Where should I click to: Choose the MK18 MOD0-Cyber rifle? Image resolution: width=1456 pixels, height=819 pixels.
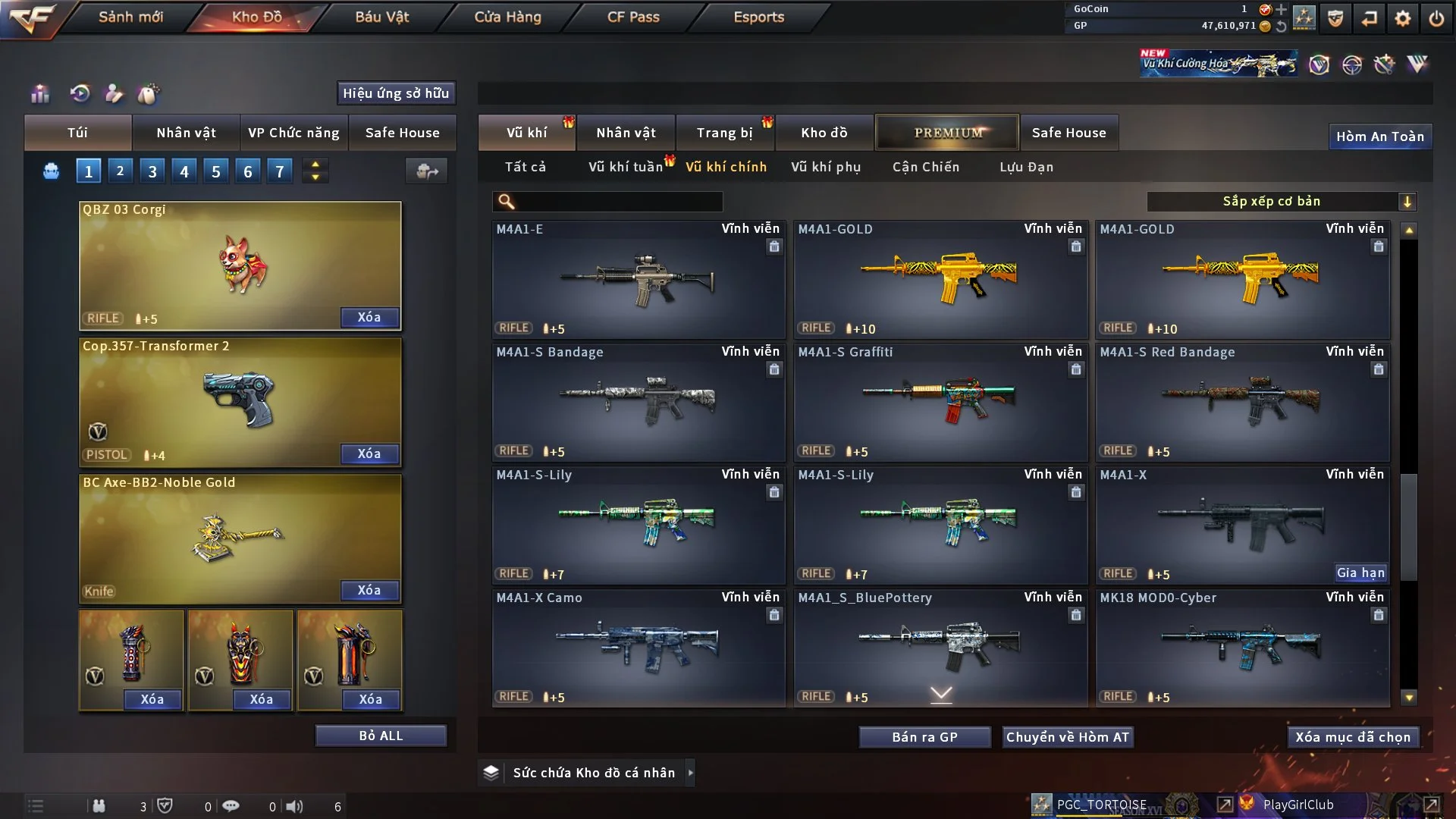1242,648
